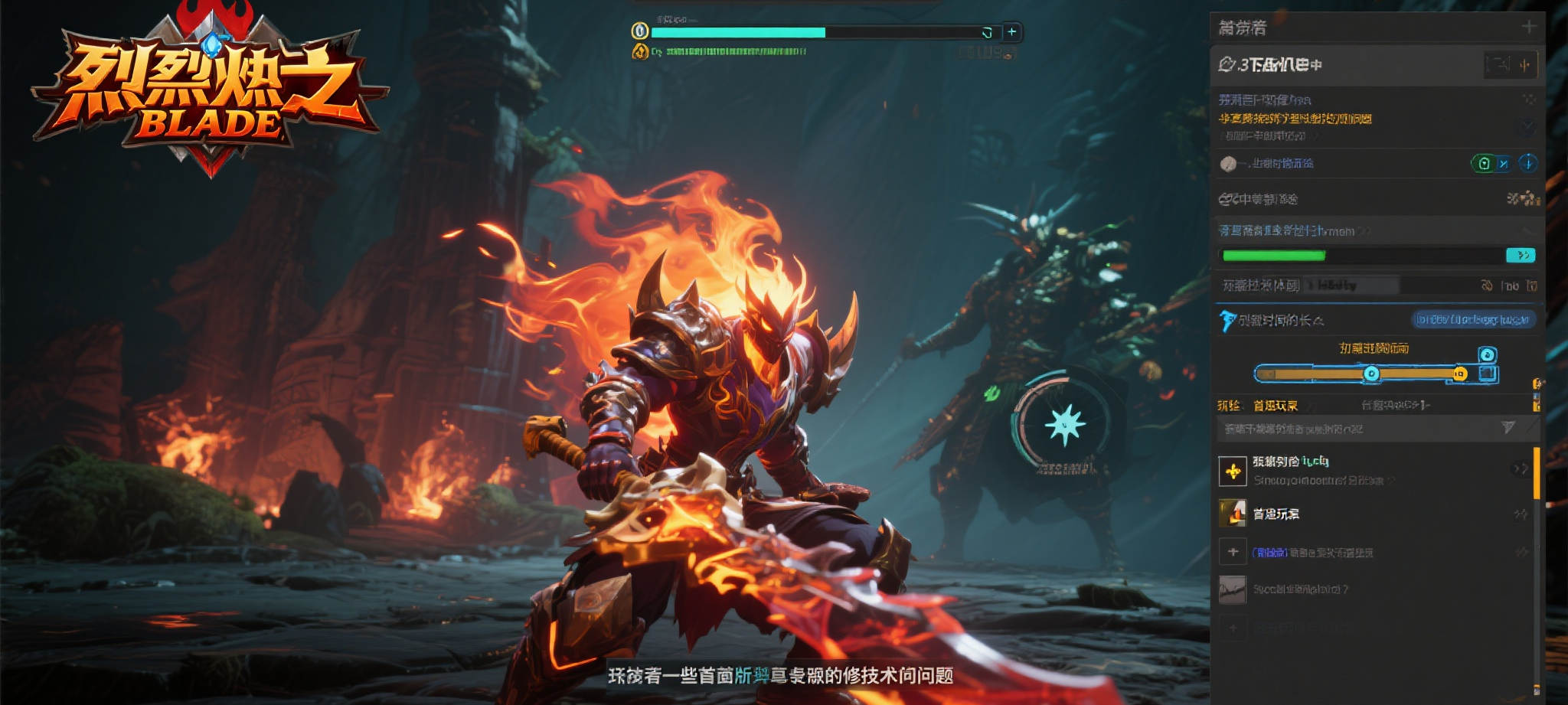Image resolution: width=1568 pixels, height=705 pixels.
Task: Click the yellow knob on the orange slider
Action: coord(1460,374)
